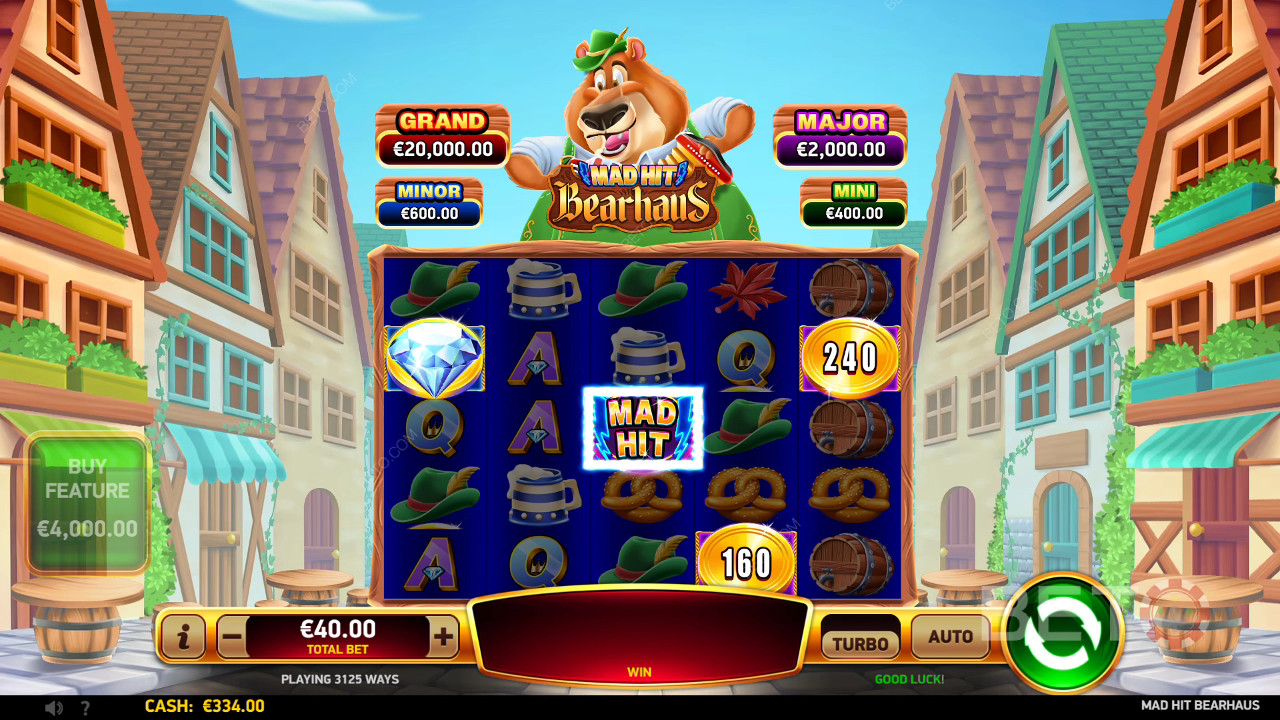Buy Feature for €4,000.00
Image resolution: width=1280 pixels, height=720 pixels.
87,503
